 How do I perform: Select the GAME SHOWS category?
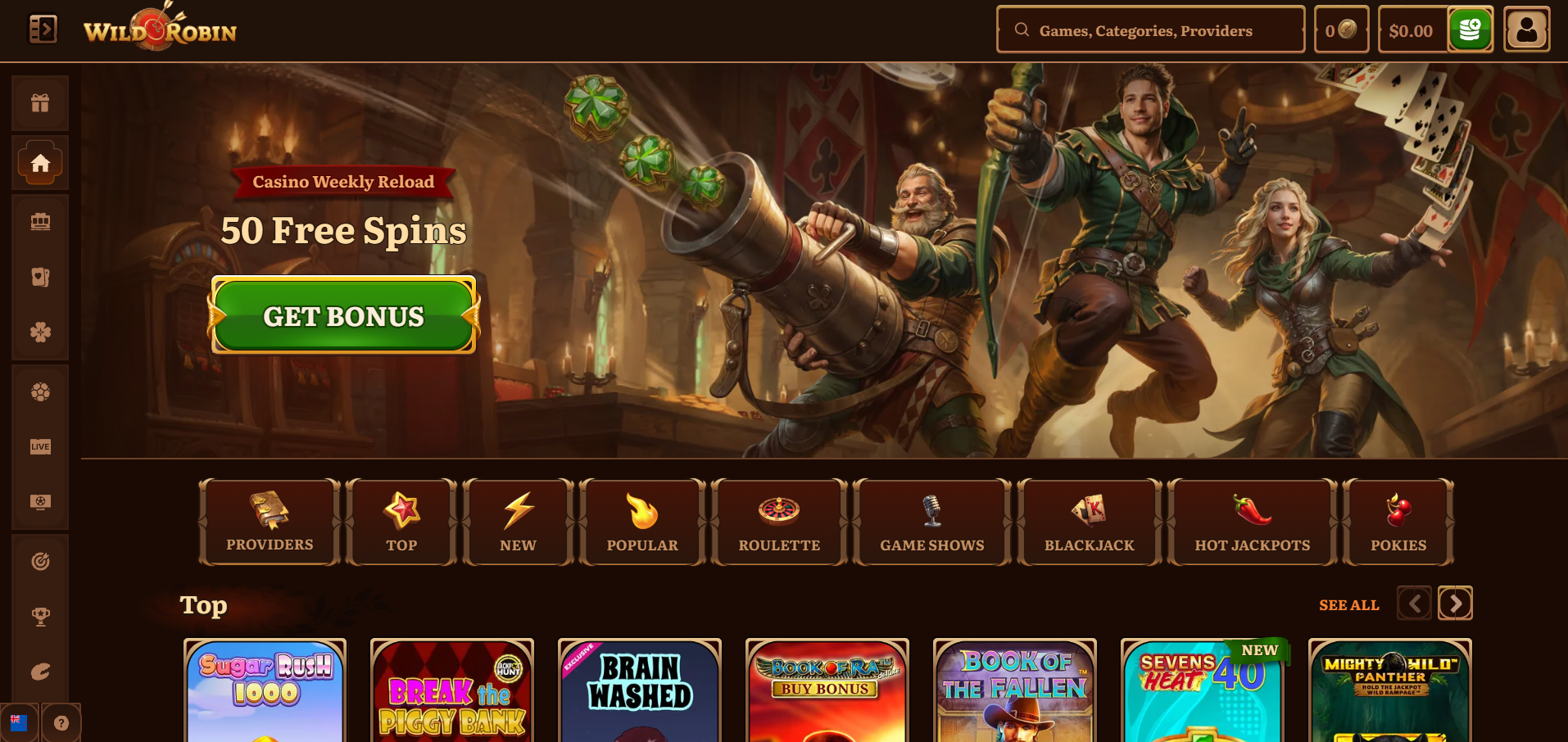pos(931,522)
